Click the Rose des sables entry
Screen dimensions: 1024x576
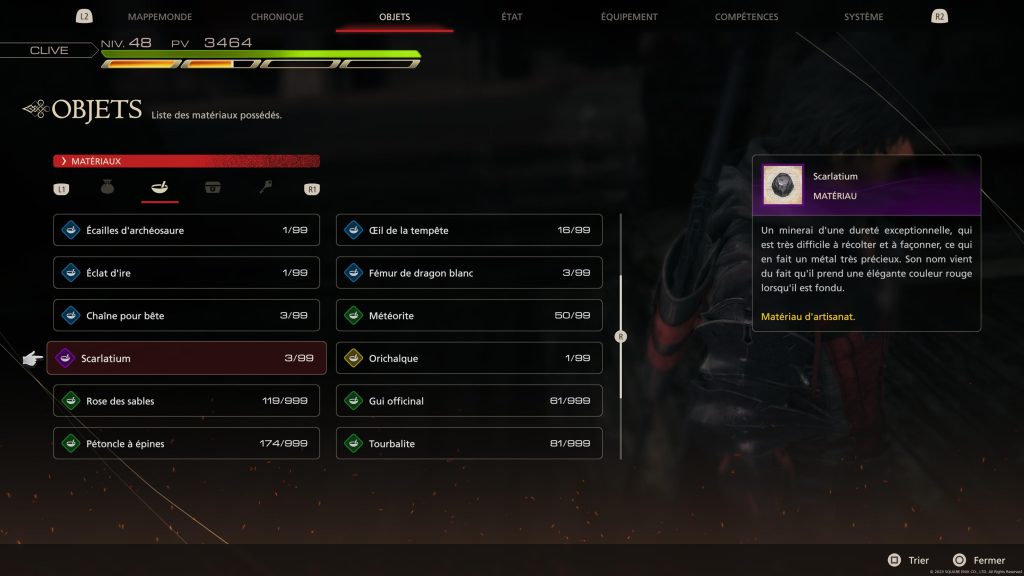[187, 401]
